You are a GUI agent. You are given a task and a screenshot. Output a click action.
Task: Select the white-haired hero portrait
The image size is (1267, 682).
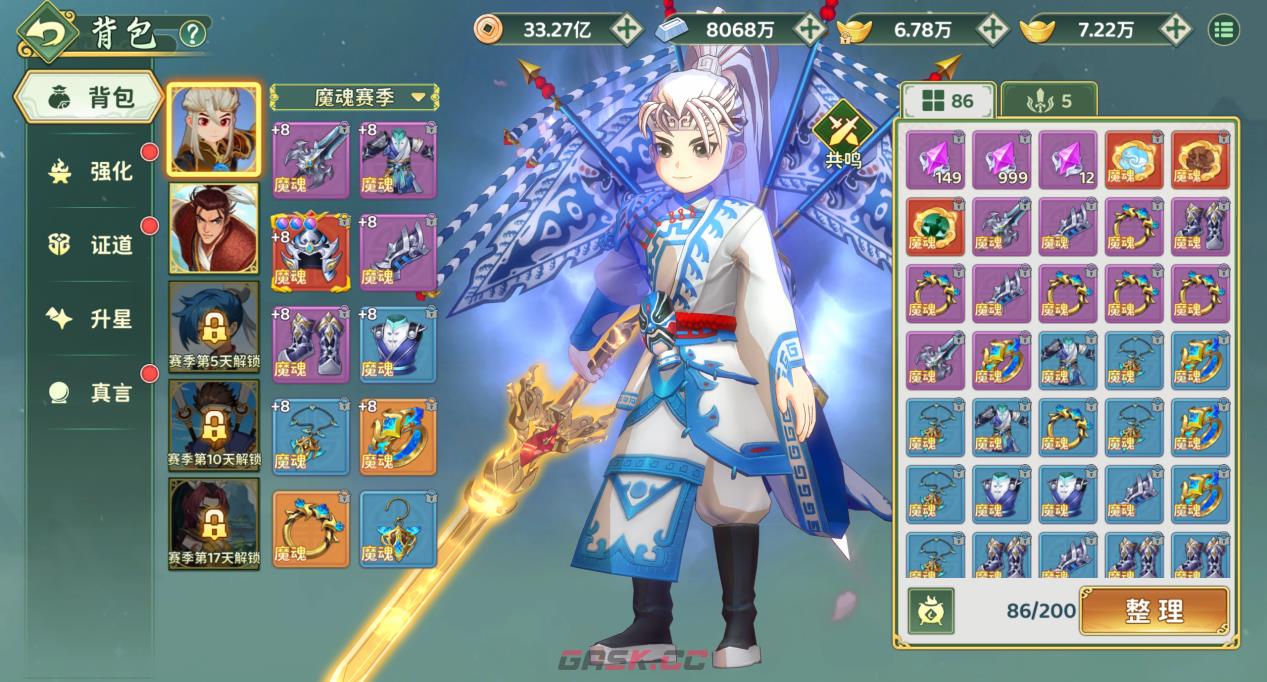click(x=214, y=129)
